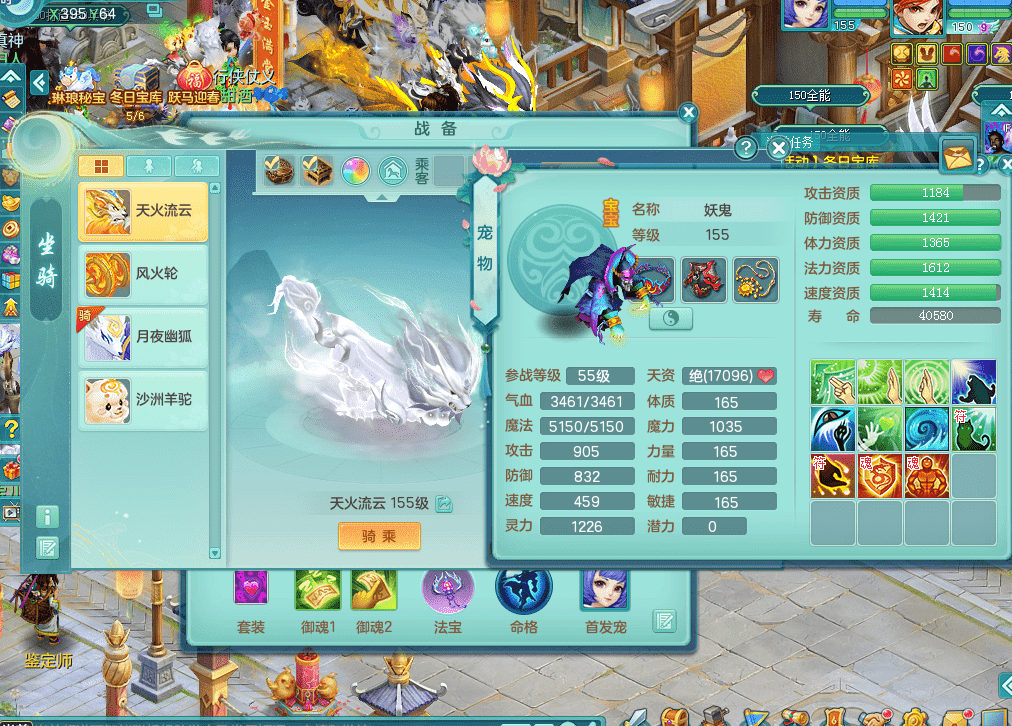The image size is (1012, 726).
Task: Click the rainbow orb icon in 战备
Action: click(355, 170)
